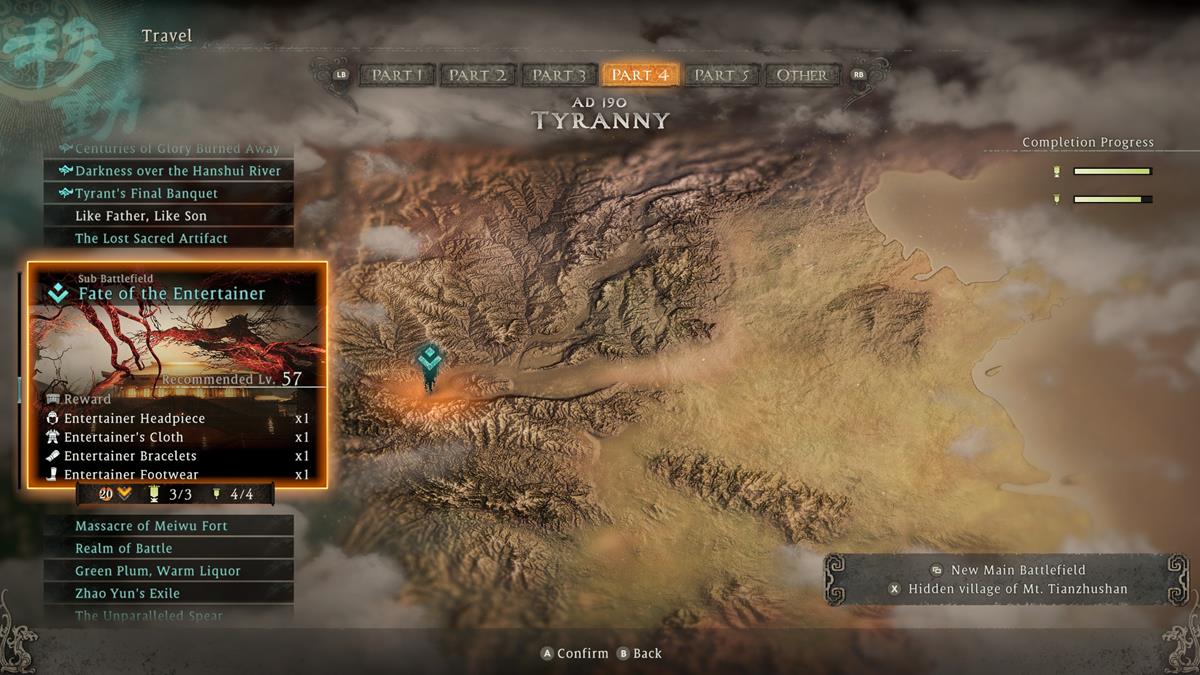Select the Realm of Battle entry

click(168, 548)
